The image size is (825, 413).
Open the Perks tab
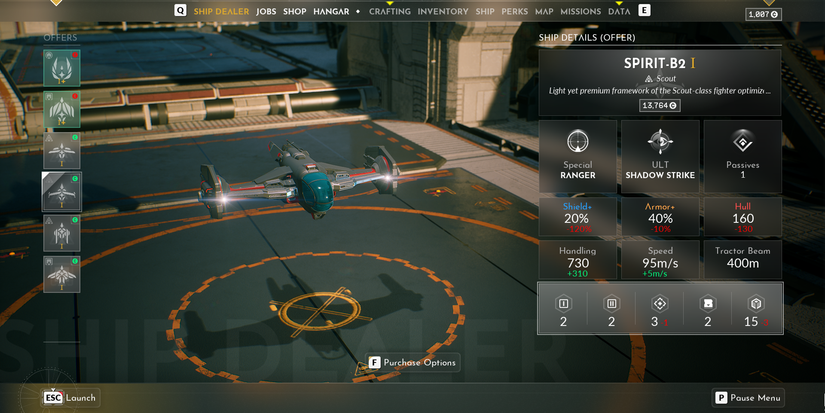click(x=515, y=11)
